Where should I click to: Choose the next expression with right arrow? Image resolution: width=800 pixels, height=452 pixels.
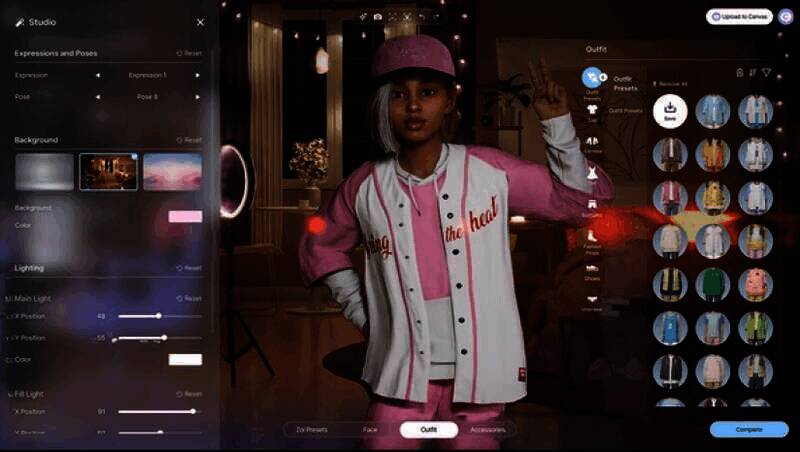pos(198,75)
